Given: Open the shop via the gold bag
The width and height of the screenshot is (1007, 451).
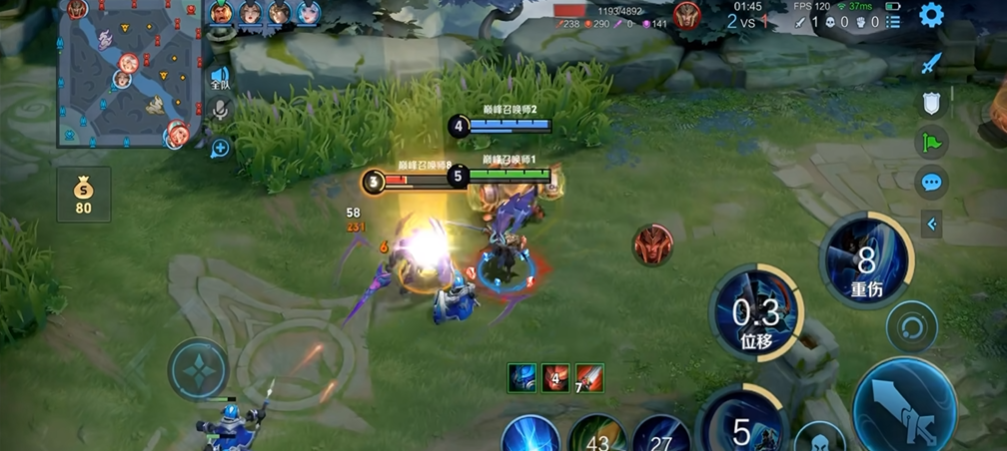Looking at the screenshot, I should point(83,194).
